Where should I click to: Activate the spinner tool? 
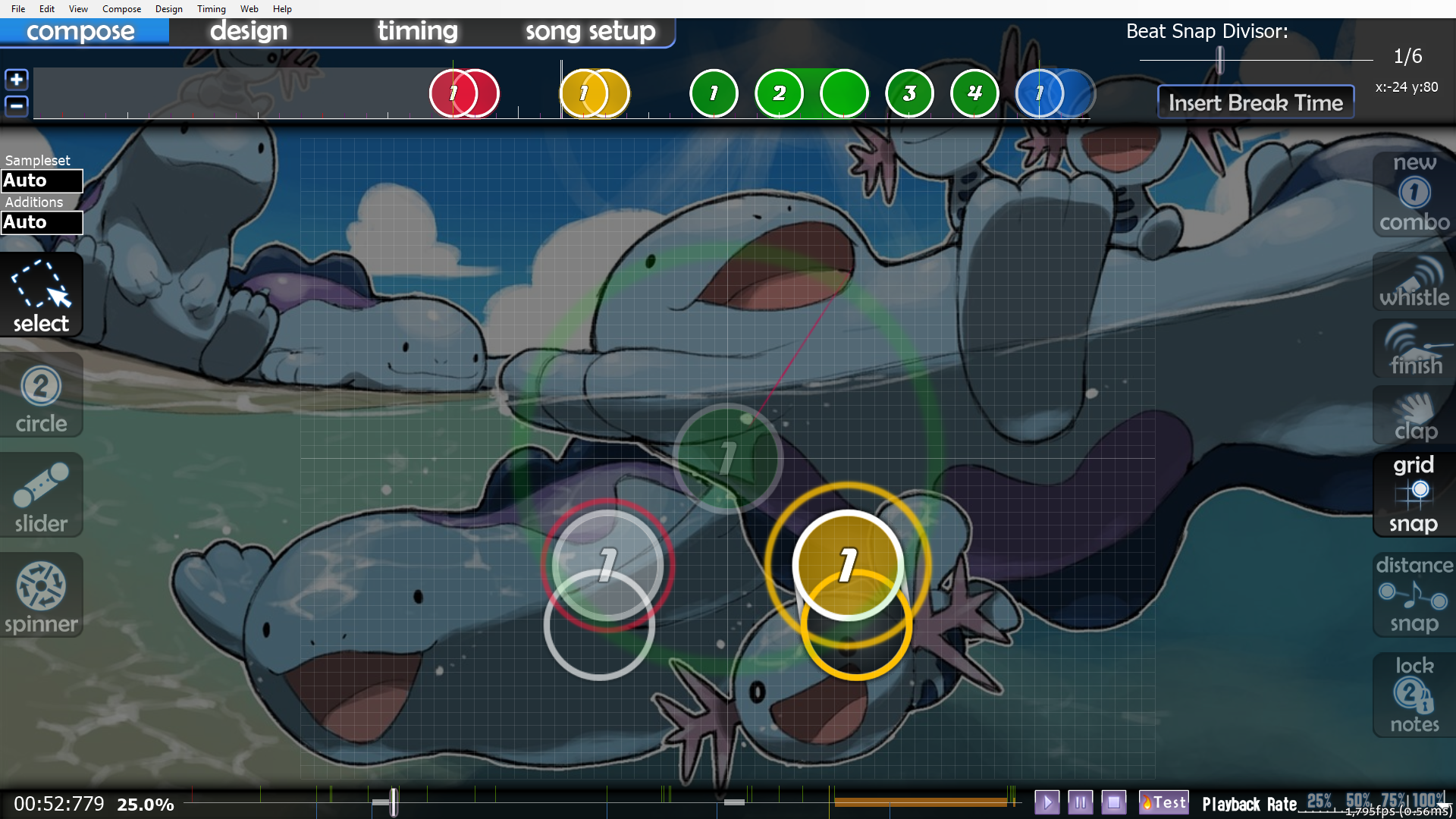tap(41, 597)
